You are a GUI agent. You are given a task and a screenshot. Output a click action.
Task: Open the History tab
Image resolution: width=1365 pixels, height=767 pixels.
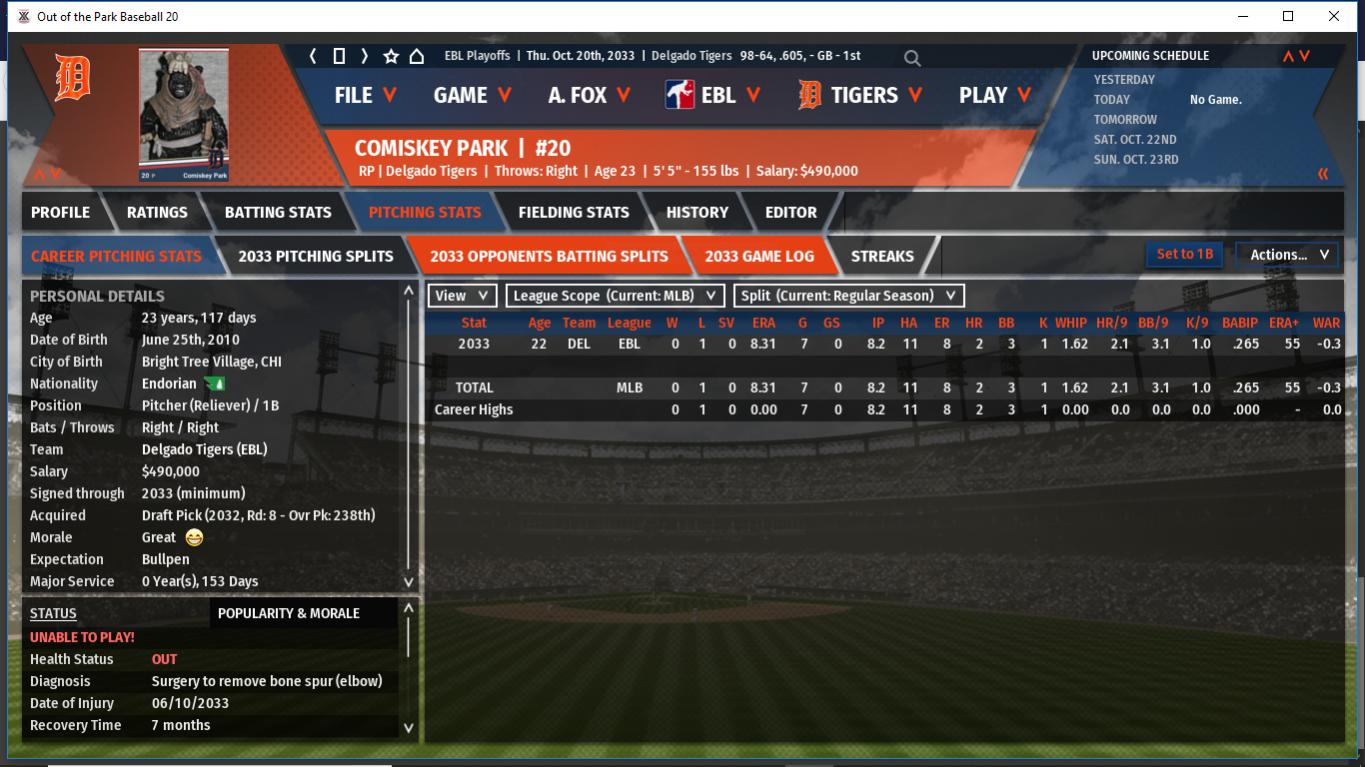(697, 212)
